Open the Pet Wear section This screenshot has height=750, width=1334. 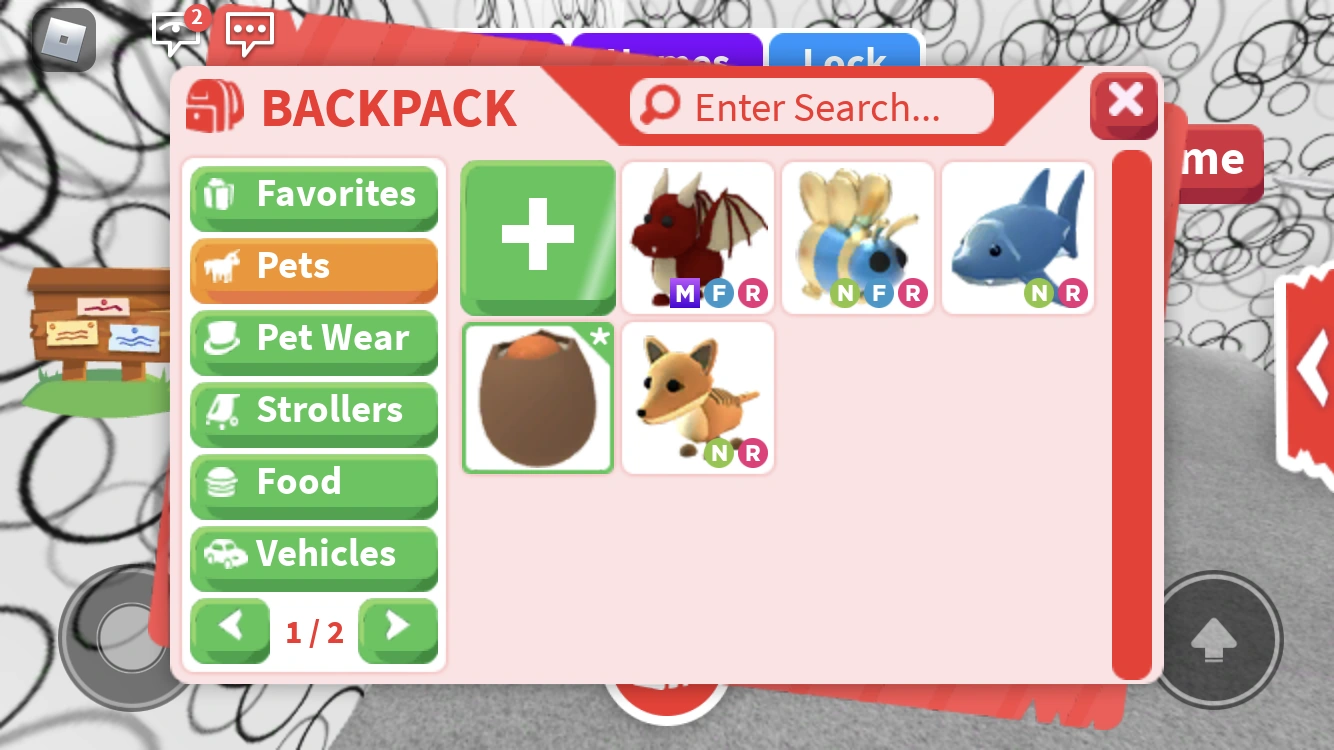click(313, 339)
